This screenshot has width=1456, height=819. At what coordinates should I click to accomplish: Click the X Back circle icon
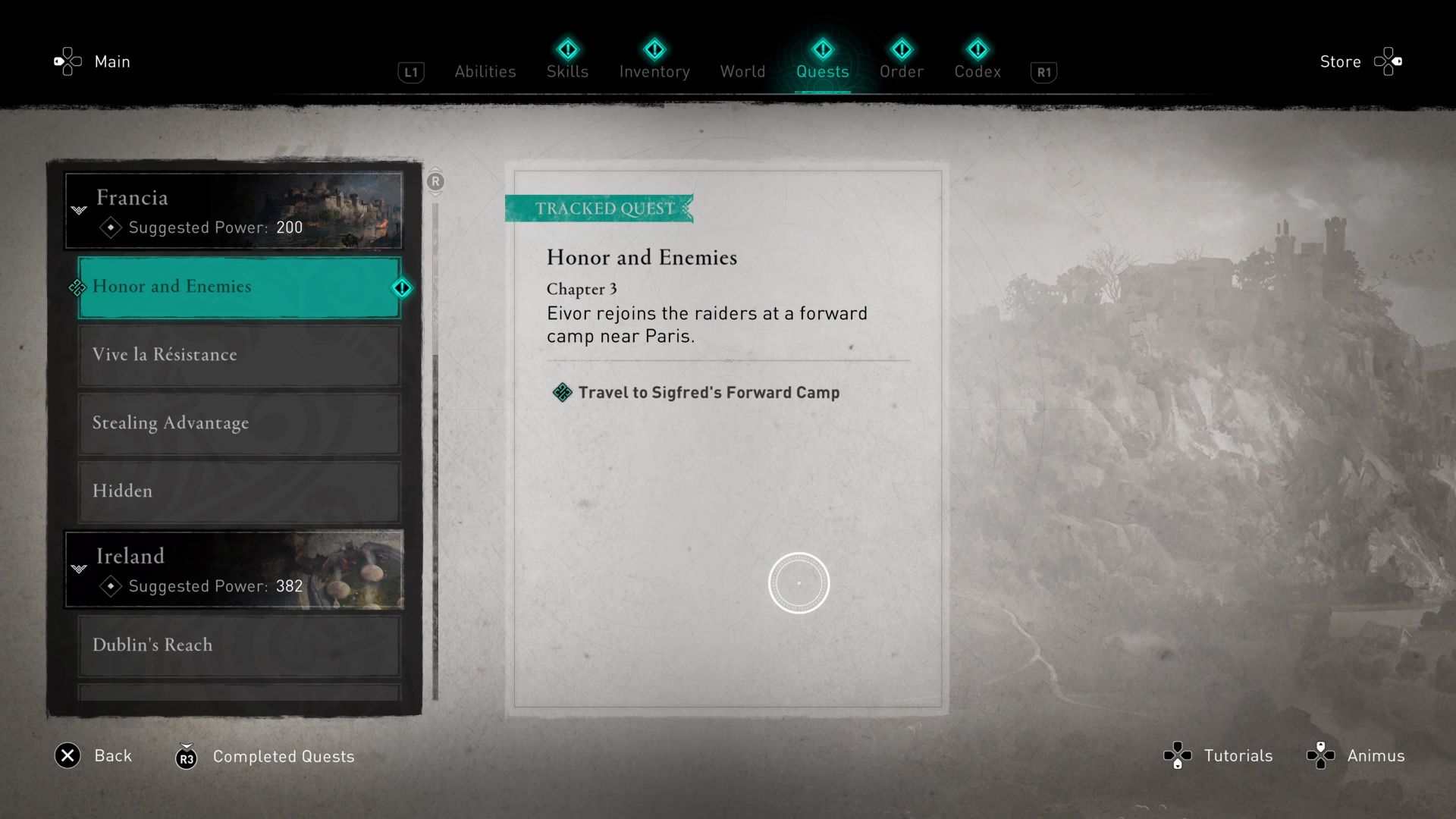(x=67, y=756)
